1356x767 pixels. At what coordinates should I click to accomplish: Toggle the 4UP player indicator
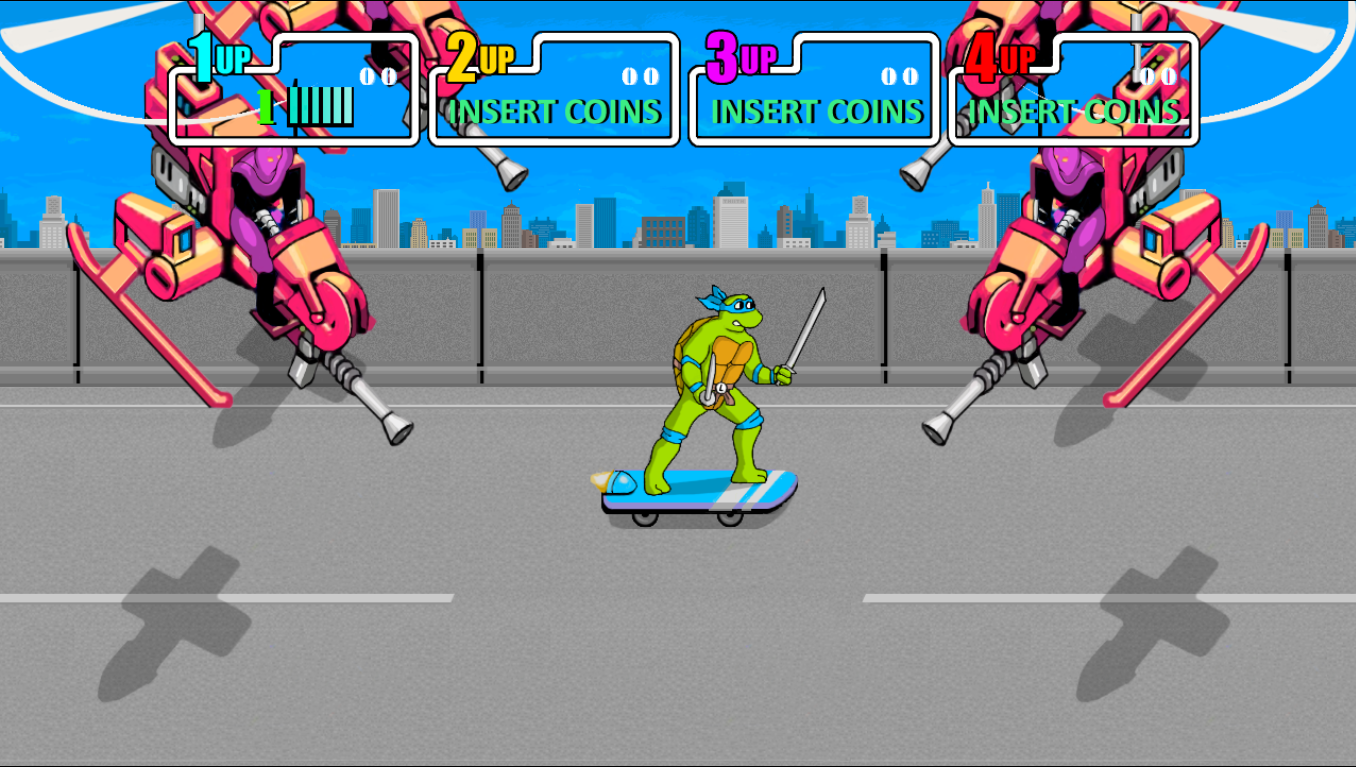pos(1000,57)
